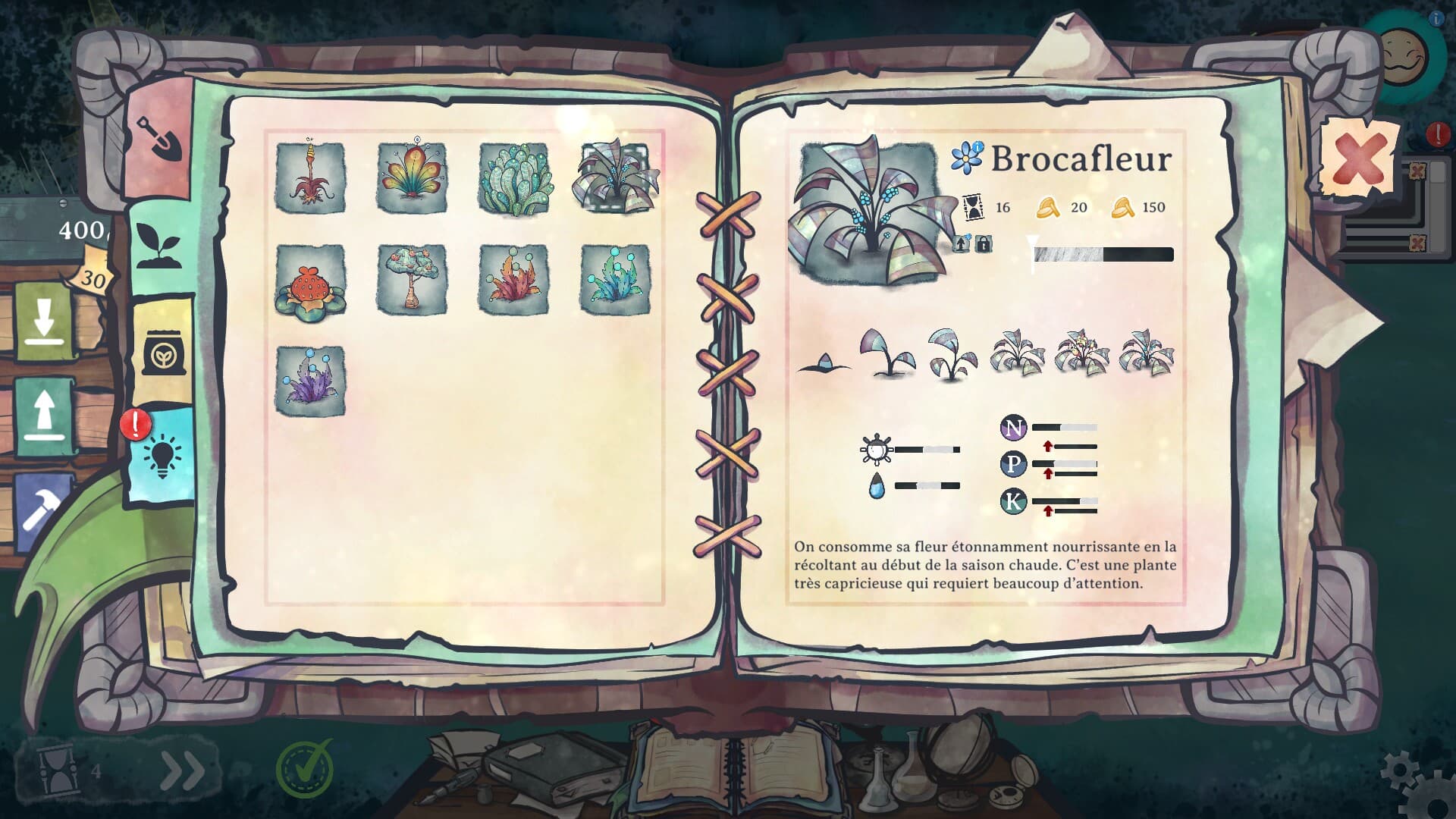1456x819 pixels.
Task: Choose the teal cactus cluster plant
Action: pyautogui.click(x=513, y=177)
